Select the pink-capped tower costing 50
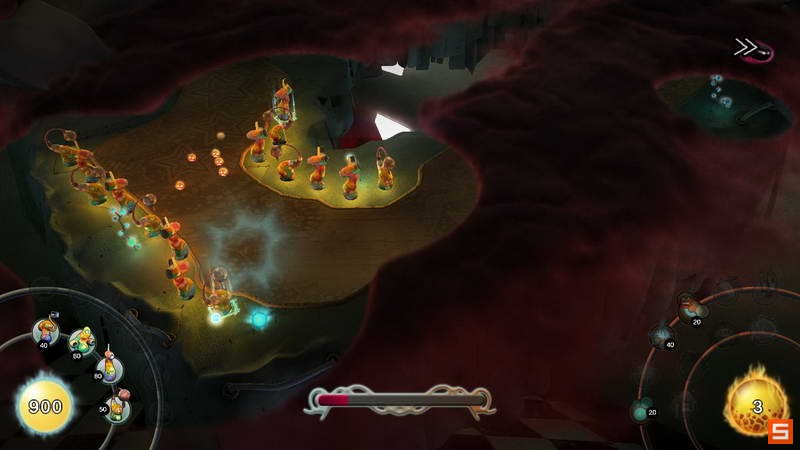This screenshot has width=800, height=450. 117,404
